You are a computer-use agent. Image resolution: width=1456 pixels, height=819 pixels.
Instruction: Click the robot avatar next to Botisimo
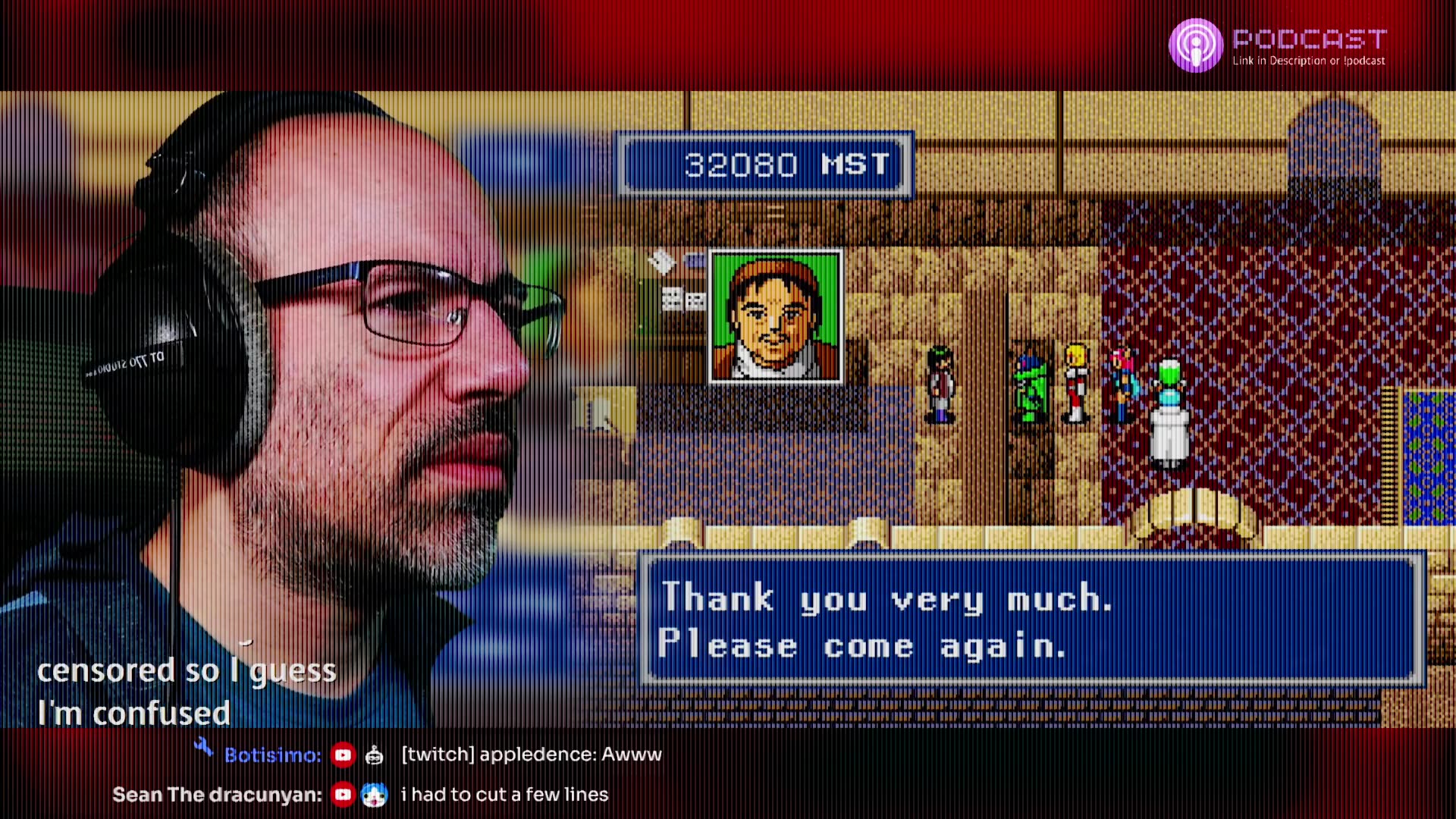click(373, 755)
